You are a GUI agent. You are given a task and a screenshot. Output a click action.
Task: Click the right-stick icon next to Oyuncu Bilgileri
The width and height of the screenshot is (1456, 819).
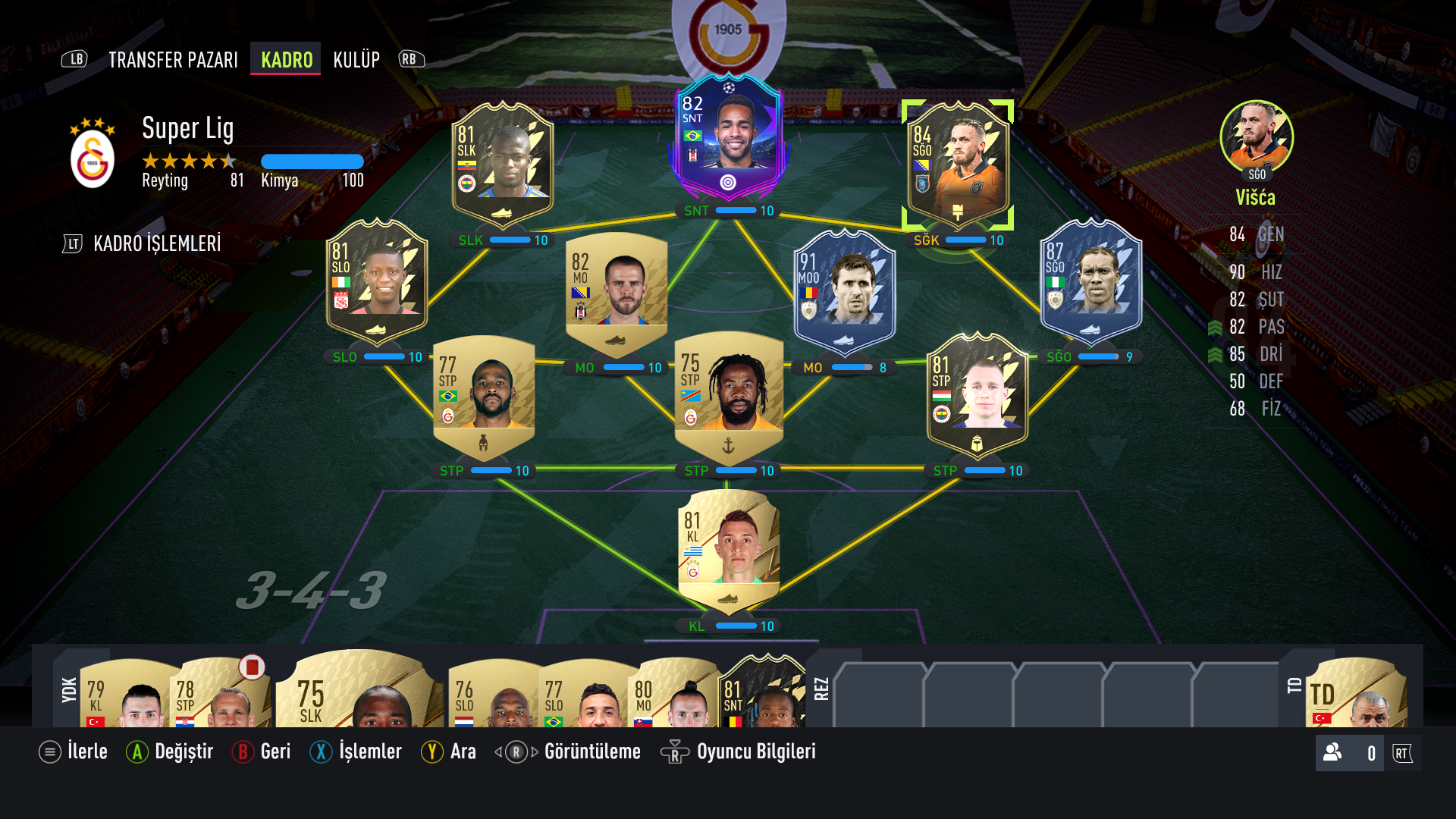click(675, 752)
